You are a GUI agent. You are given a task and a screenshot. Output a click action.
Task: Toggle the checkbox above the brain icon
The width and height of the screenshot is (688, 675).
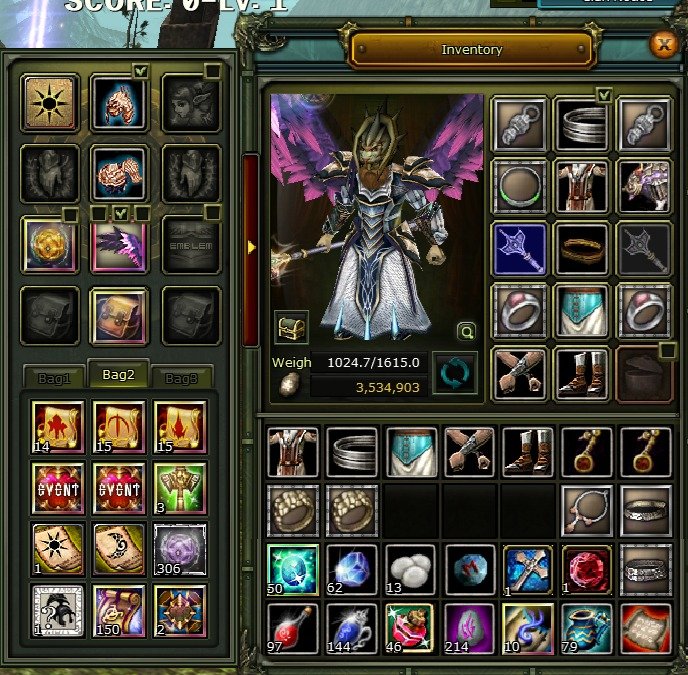(x=140, y=71)
